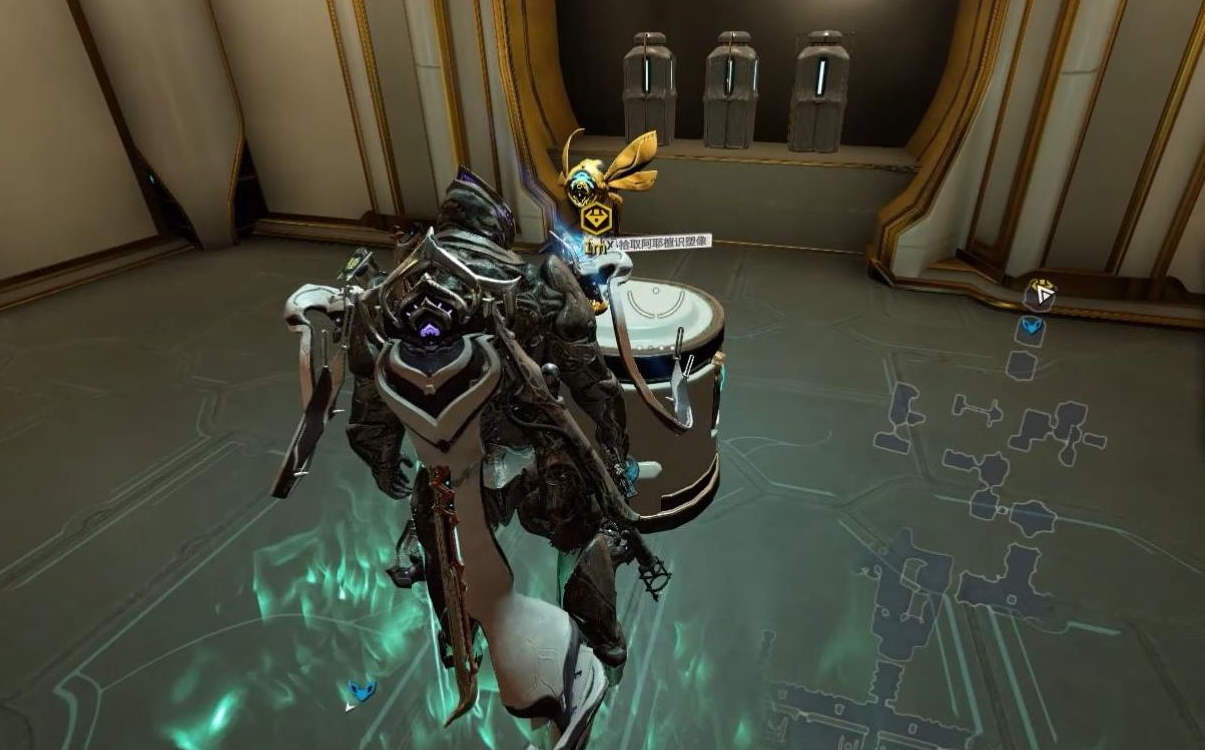Screen dimensions: 1205x750
Task: Select the blue lotus marker on the overlay map
Action: 1031,326
